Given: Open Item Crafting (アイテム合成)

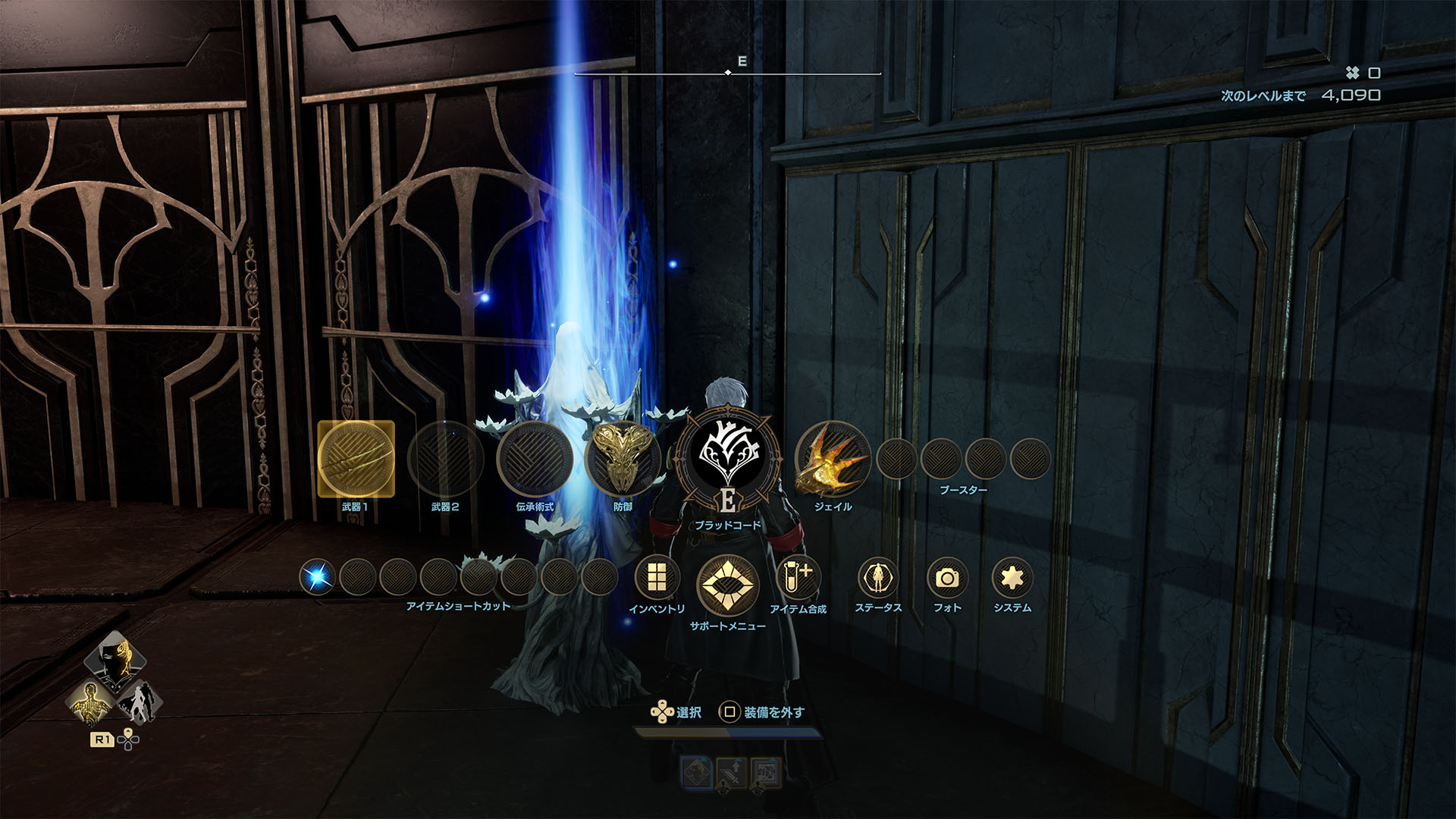Looking at the screenshot, I should [798, 578].
